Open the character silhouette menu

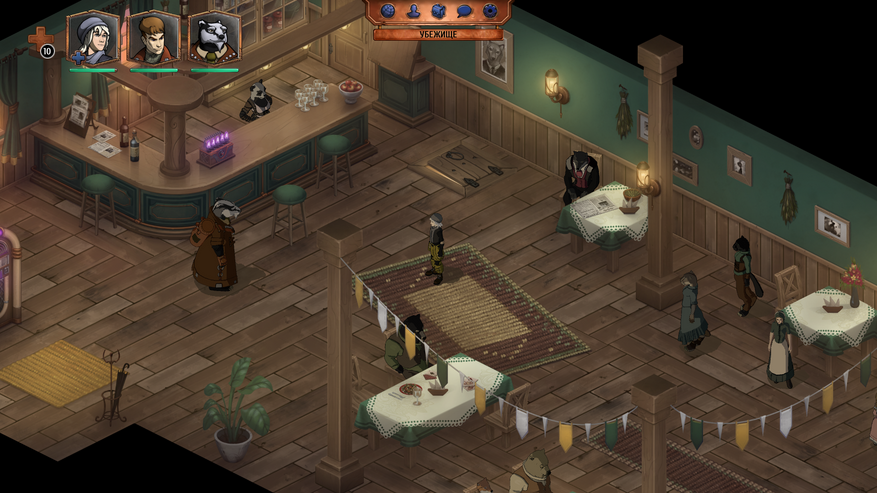tap(413, 11)
